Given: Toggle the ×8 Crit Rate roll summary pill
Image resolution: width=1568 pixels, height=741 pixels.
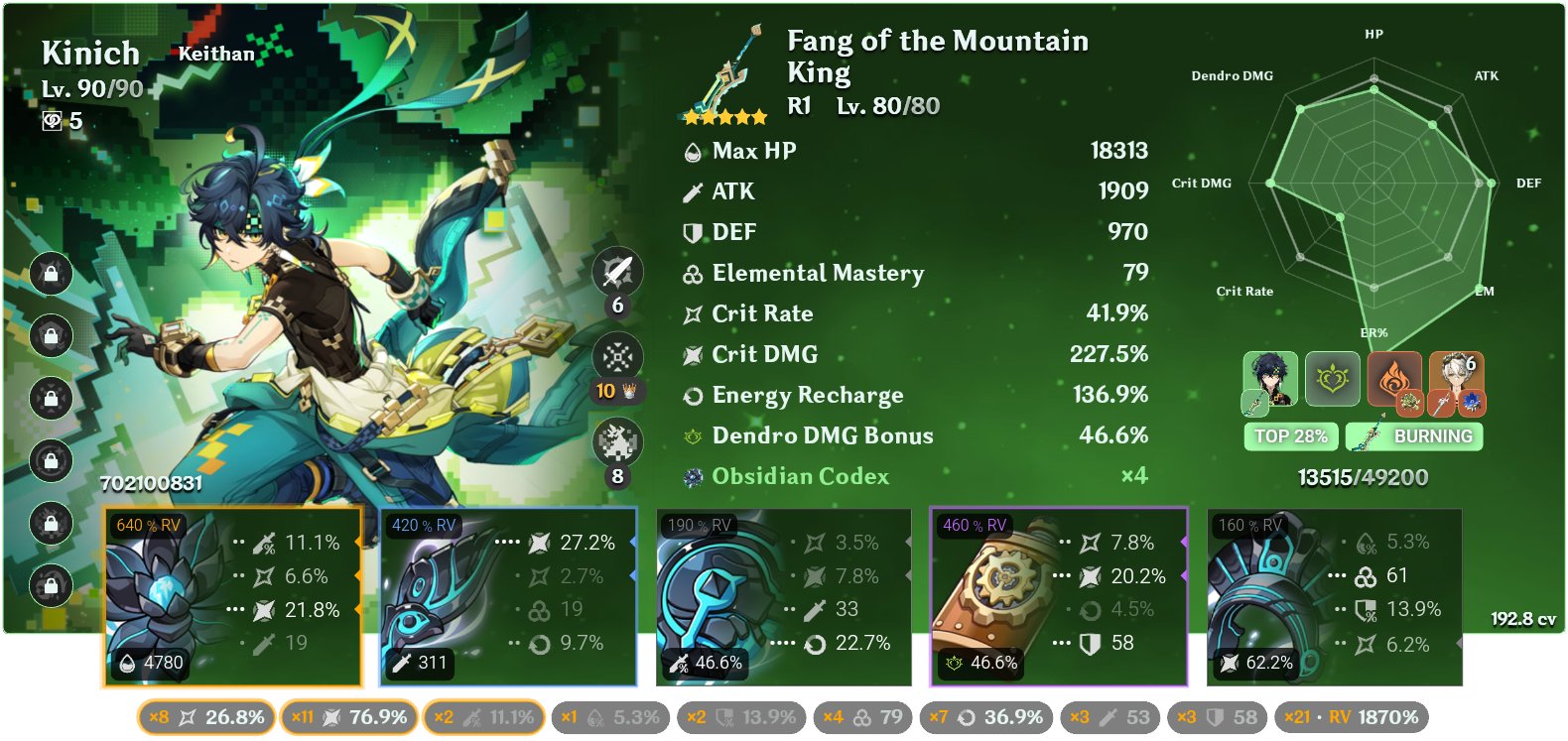Looking at the screenshot, I should click(x=205, y=716).
